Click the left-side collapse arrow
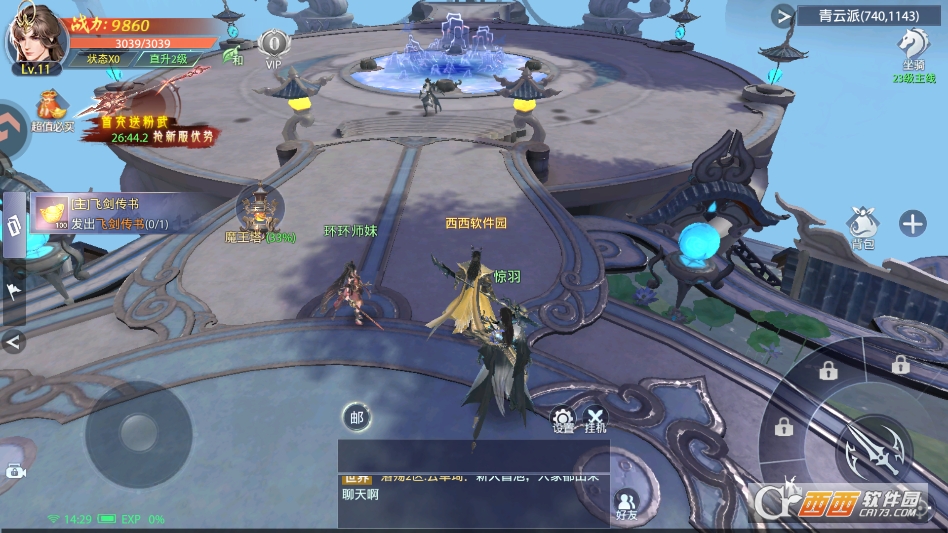The image size is (948, 533). 13,342
